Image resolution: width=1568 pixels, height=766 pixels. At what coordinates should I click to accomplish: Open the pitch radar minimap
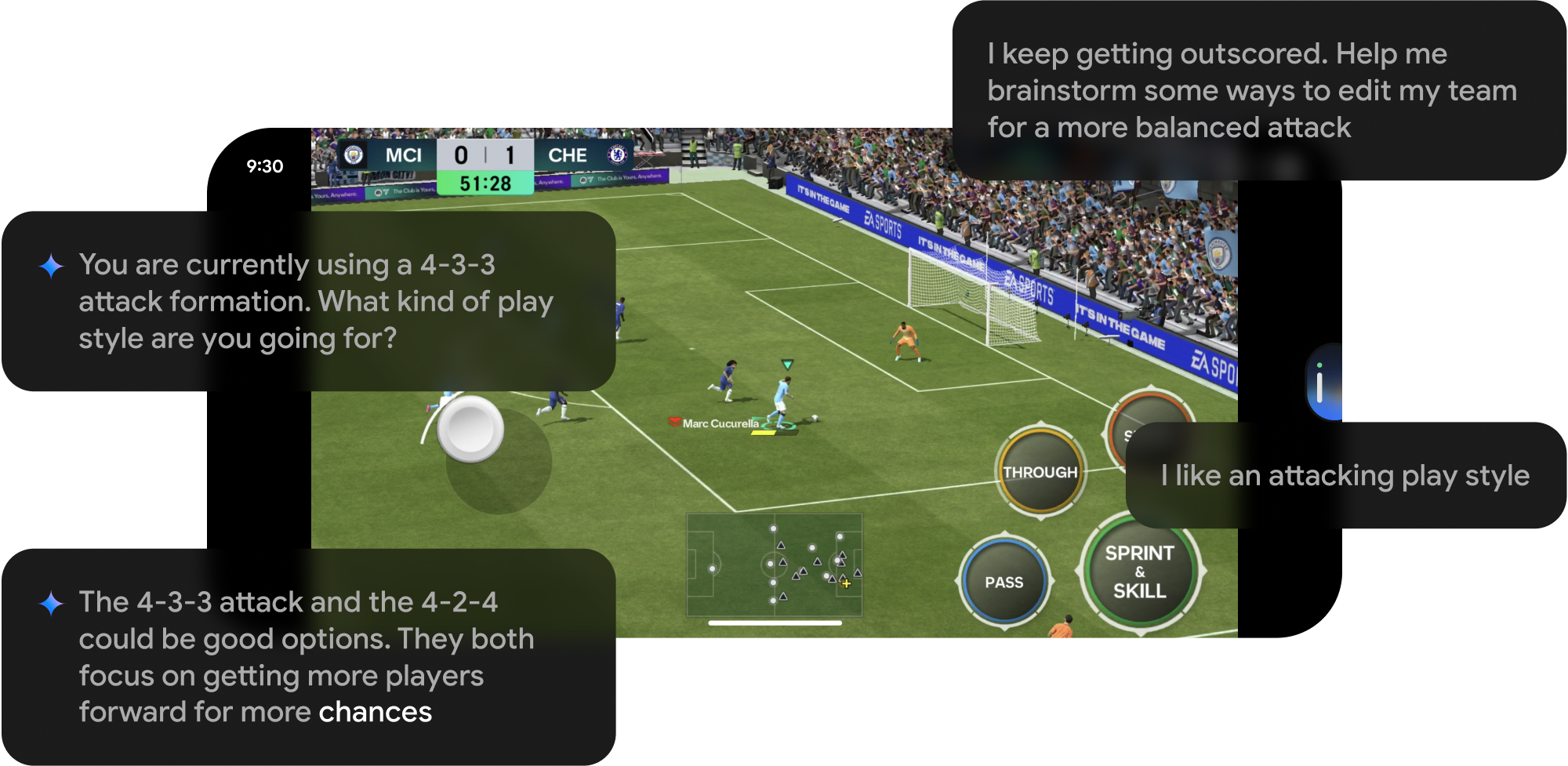pyautogui.click(x=774, y=565)
